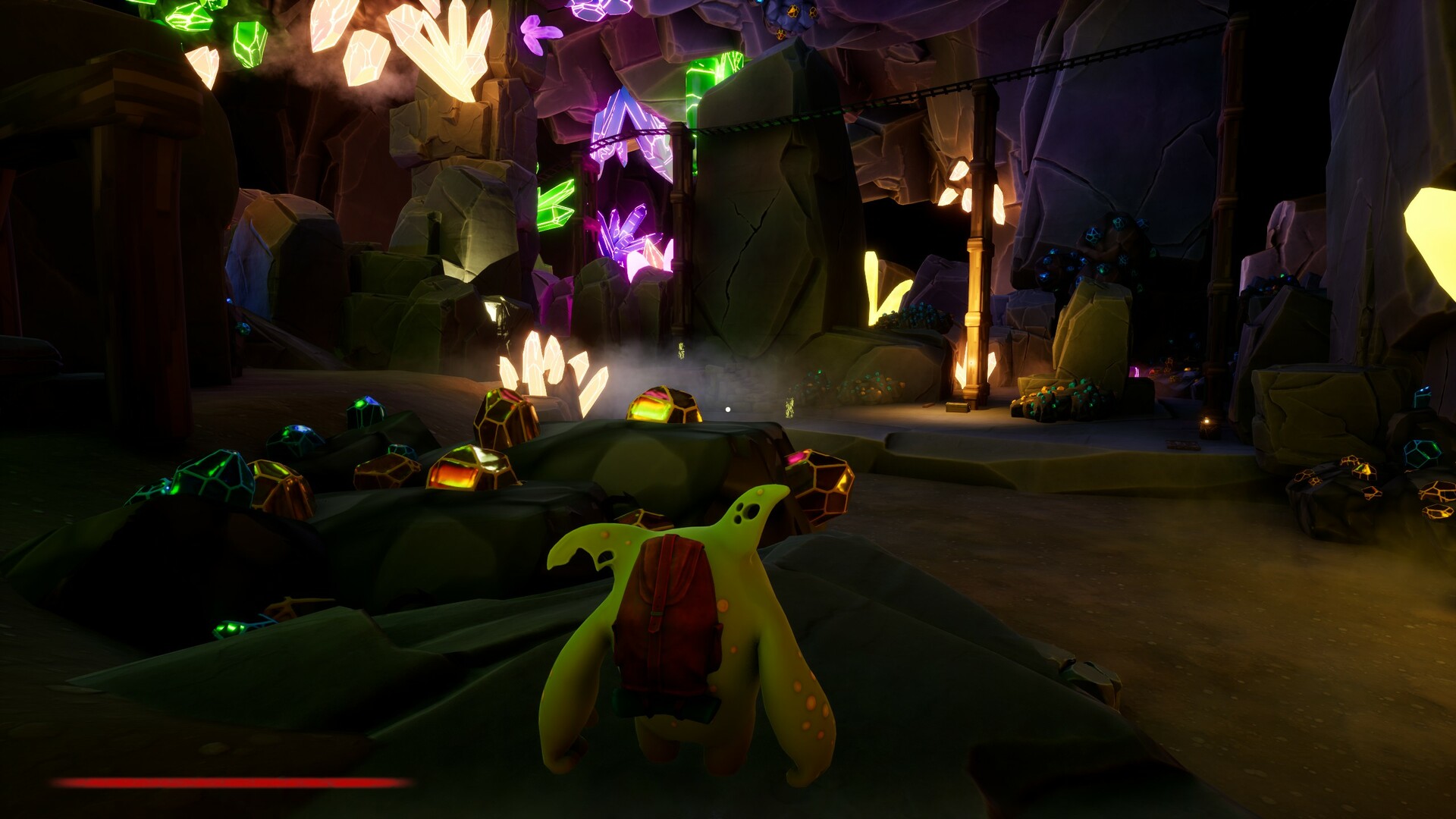Select the small white orb floating mid-path
The height and width of the screenshot is (819, 1456).
tap(726, 408)
